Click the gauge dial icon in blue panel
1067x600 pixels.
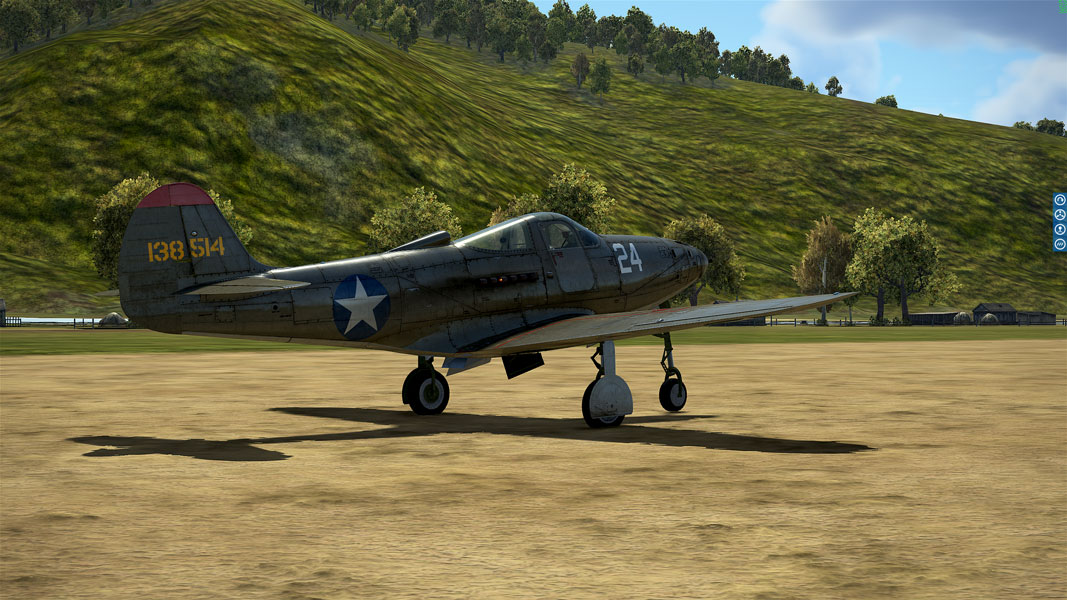coord(1060,200)
